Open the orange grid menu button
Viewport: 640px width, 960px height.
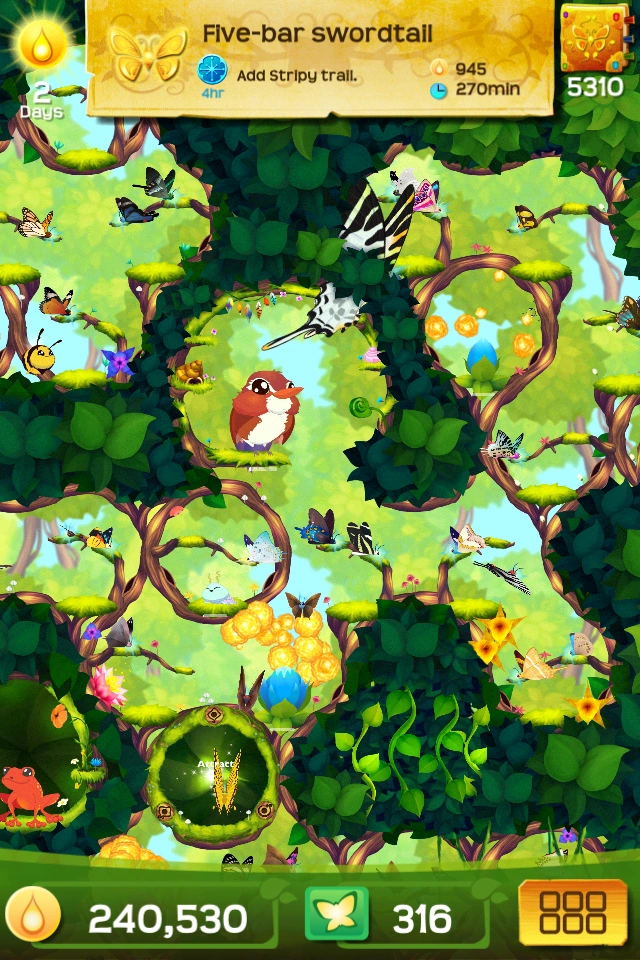(x=572, y=913)
